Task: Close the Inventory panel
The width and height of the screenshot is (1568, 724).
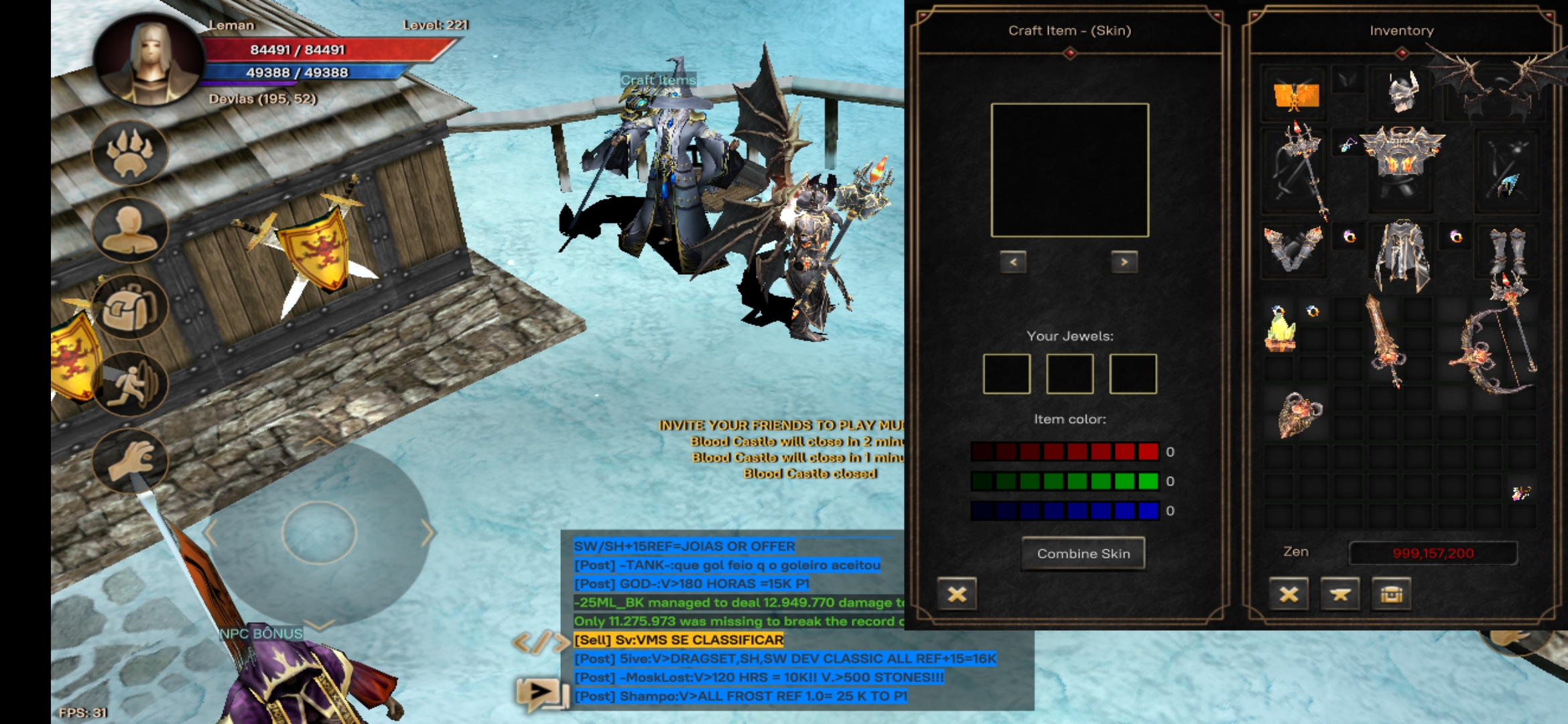Action: [1289, 594]
